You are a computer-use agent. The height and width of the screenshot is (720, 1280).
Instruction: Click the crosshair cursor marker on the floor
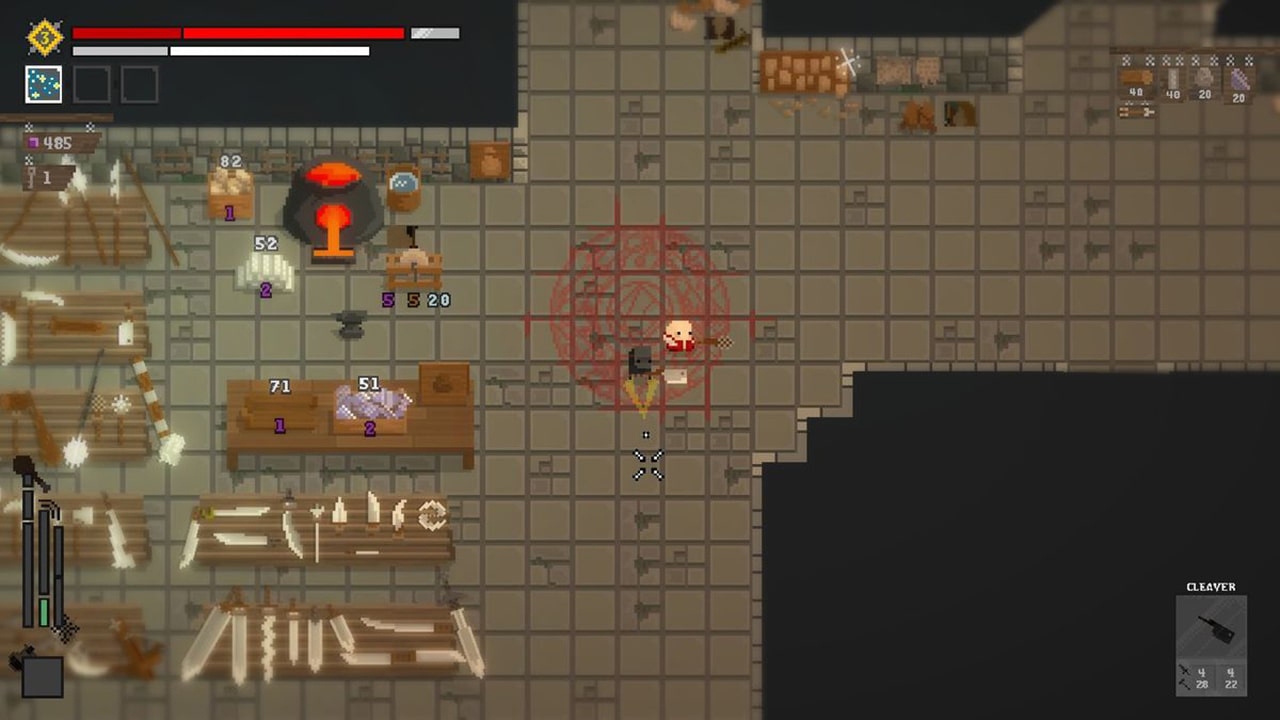click(648, 462)
